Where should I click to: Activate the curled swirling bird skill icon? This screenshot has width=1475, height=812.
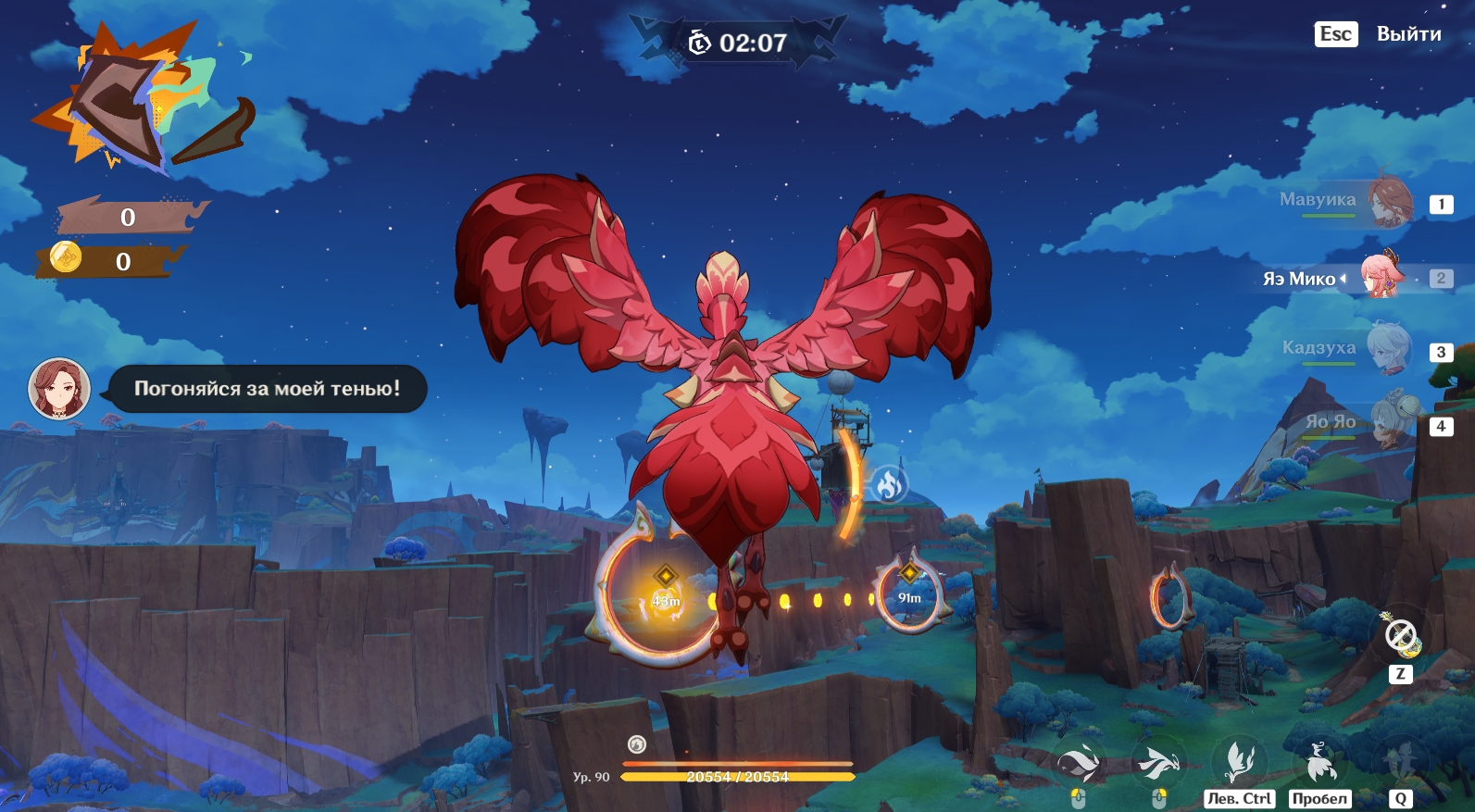(x=1079, y=763)
